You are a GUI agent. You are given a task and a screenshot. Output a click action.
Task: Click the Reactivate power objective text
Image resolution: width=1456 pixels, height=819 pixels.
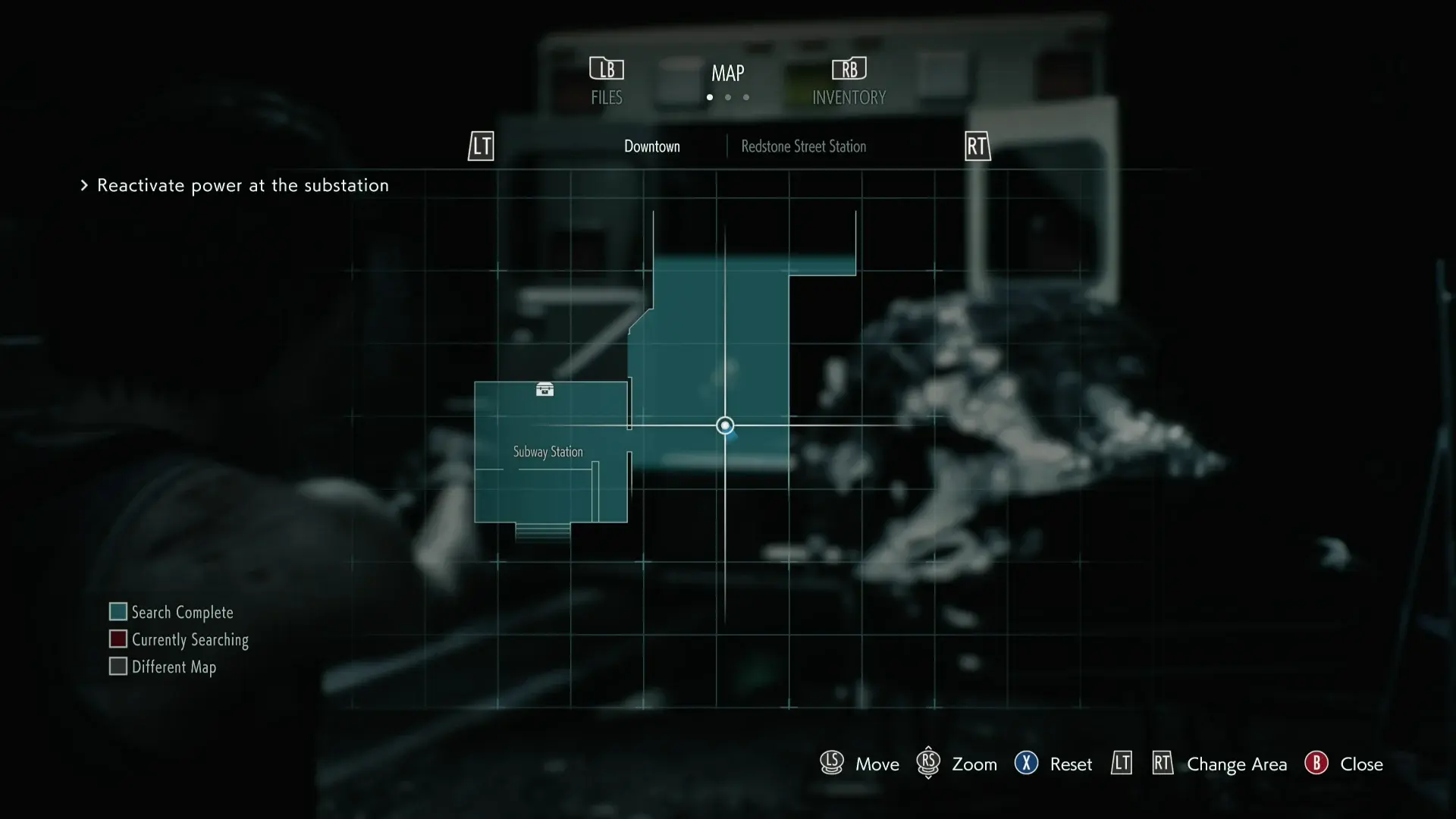[x=243, y=186]
